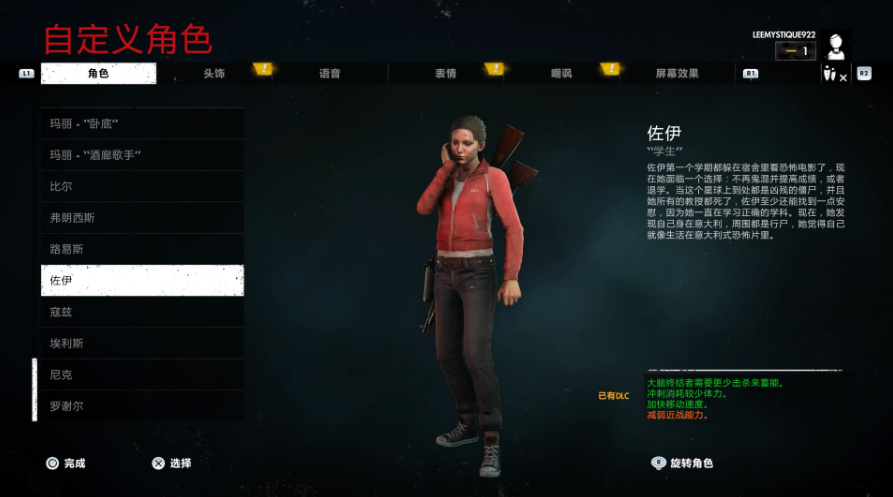Choose 埃利斯 in the character list
Screen dimensions: 893x497
(142, 343)
